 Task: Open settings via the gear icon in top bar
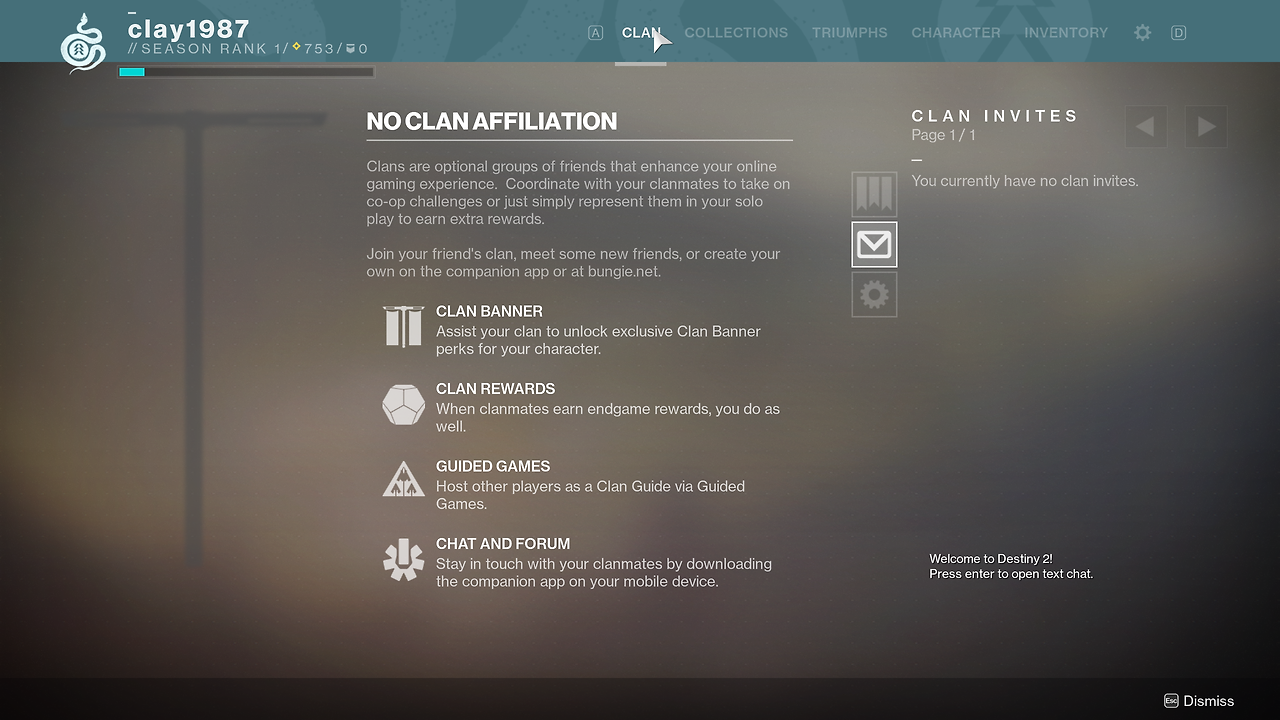(1142, 33)
